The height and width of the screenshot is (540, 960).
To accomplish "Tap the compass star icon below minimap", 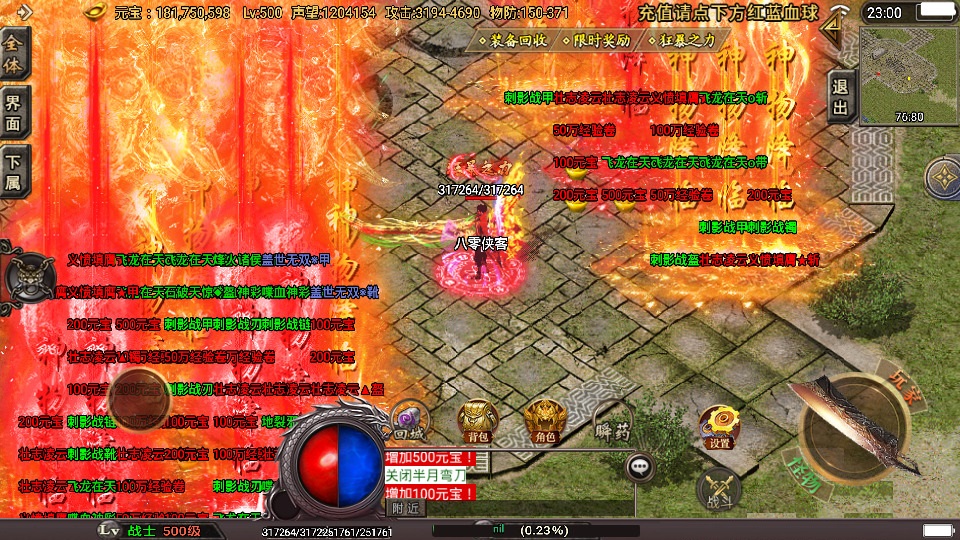I will coord(942,180).
